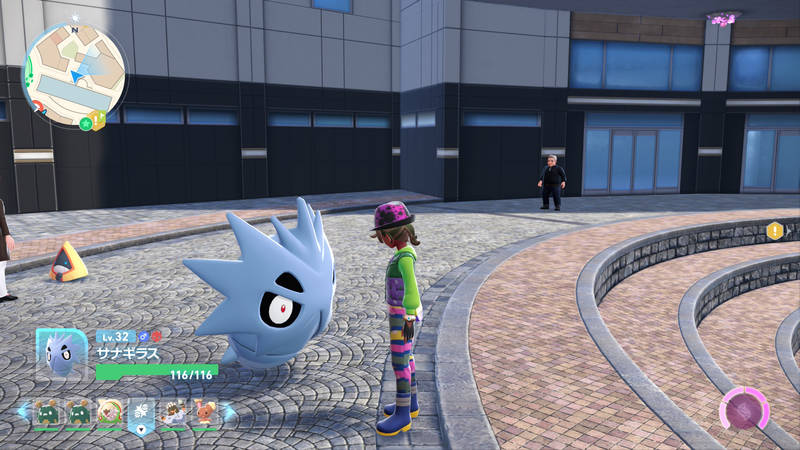This screenshot has height=450, width=800.
Task: Choose the highlighted snowflake party slot
Action: 141,412
